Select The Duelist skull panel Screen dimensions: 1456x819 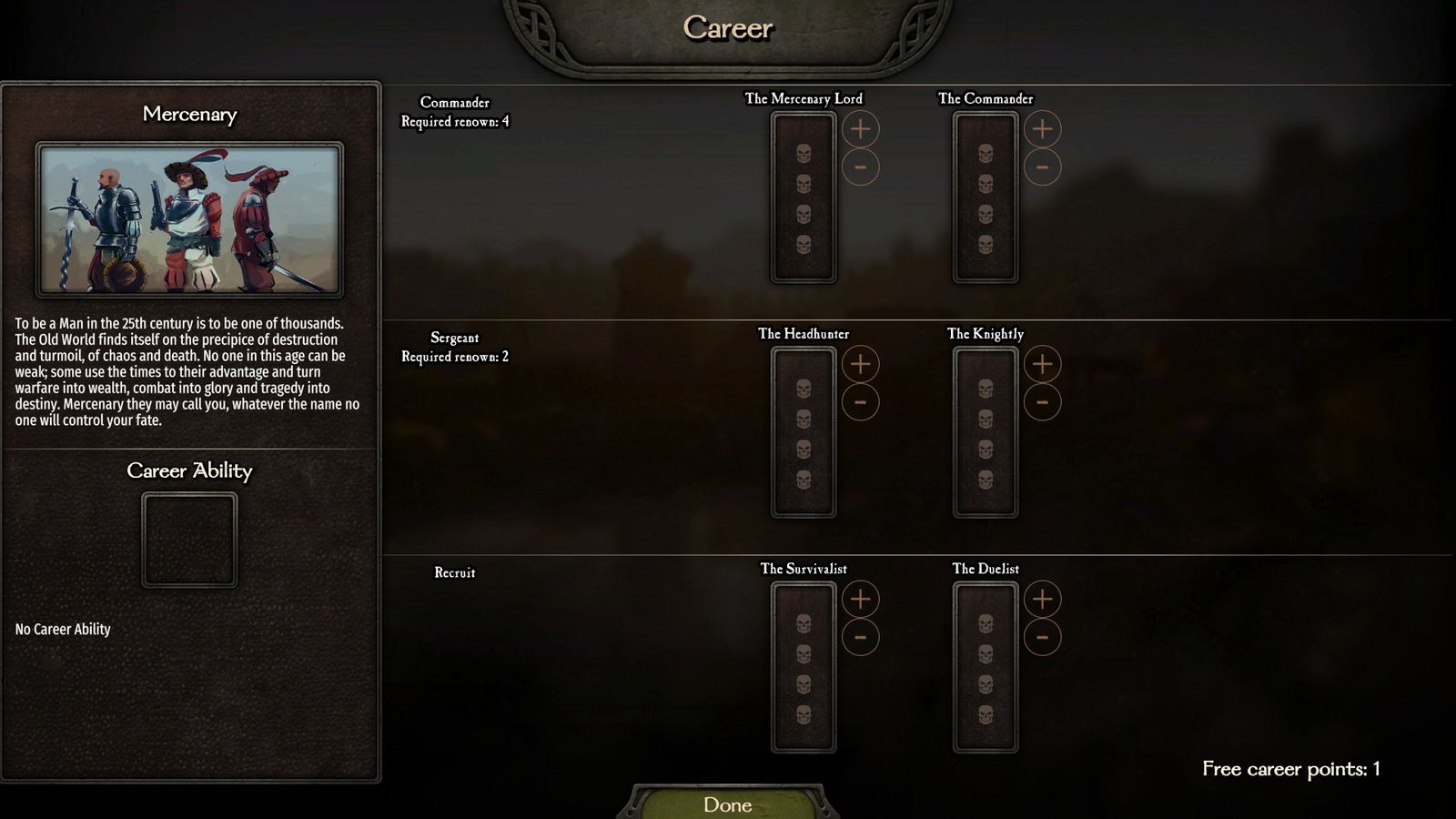[986, 668]
